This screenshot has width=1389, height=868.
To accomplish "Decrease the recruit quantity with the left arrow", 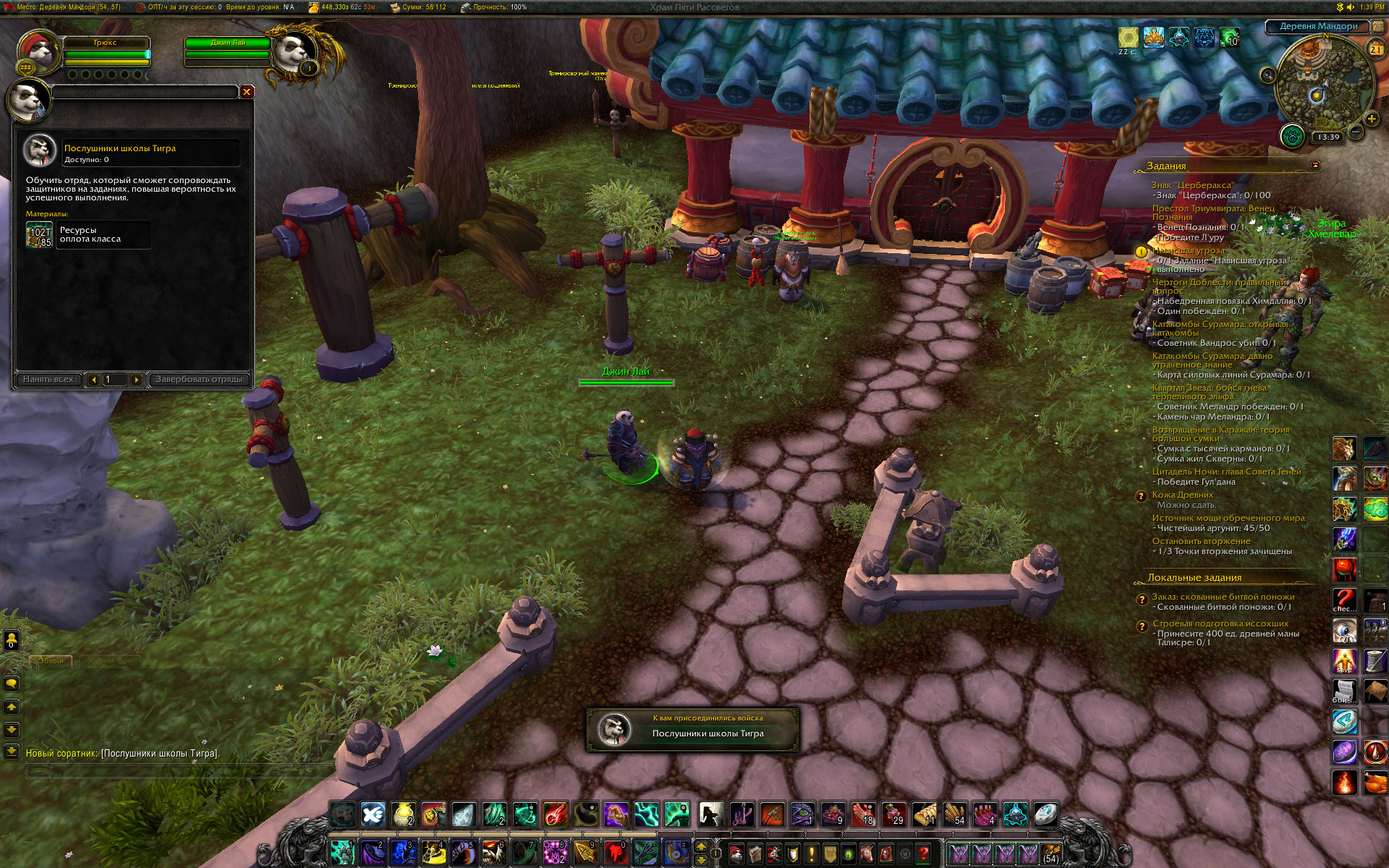I will [94, 379].
